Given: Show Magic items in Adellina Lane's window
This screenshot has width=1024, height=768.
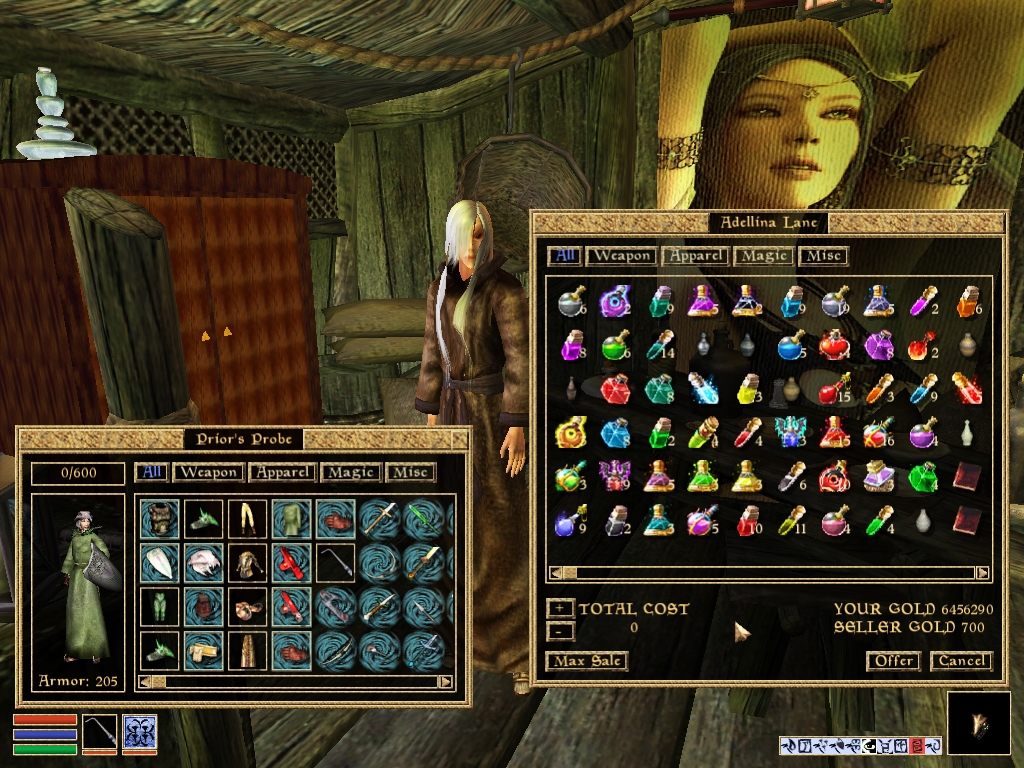Looking at the screenshot, I should 764,256.
